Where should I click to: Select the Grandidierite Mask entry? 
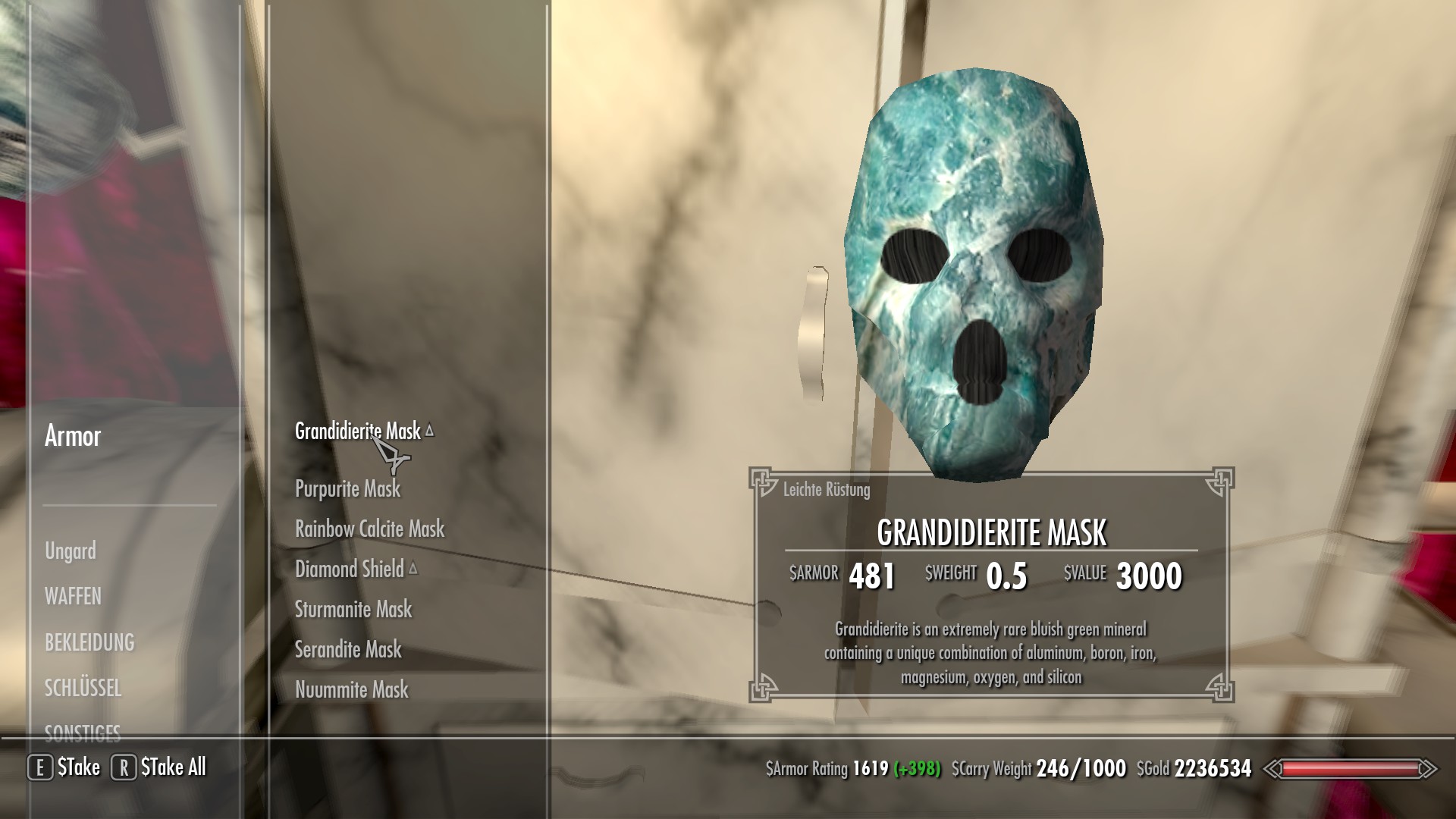357,431
